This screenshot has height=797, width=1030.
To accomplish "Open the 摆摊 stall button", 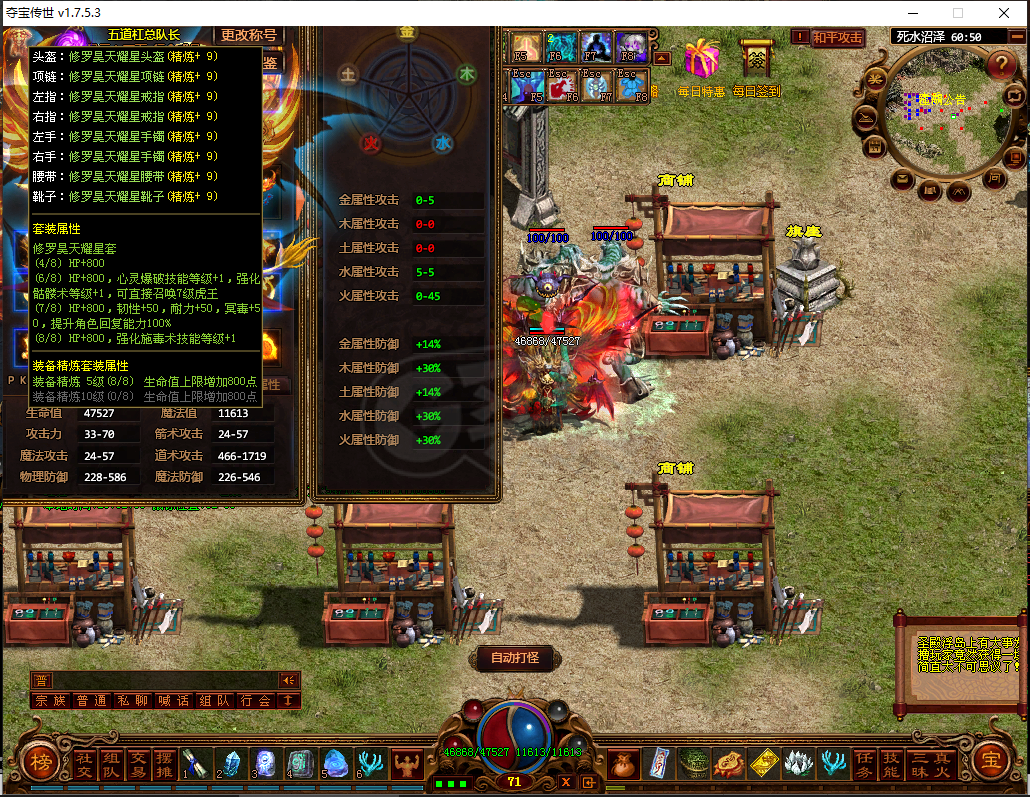I will pos(165,764).
